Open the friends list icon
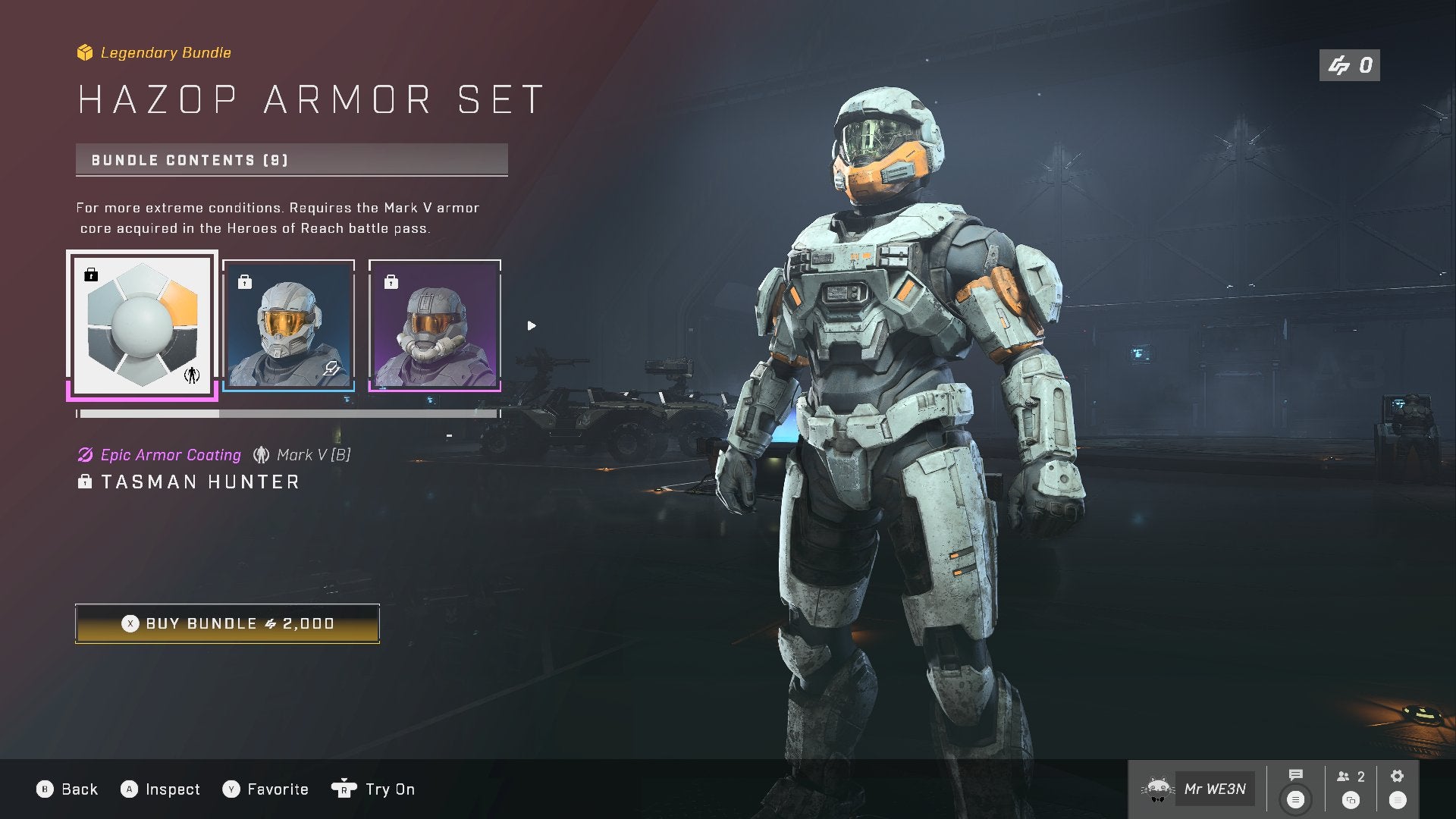Screen dimensions: 1456x819 coord(1351,777)
